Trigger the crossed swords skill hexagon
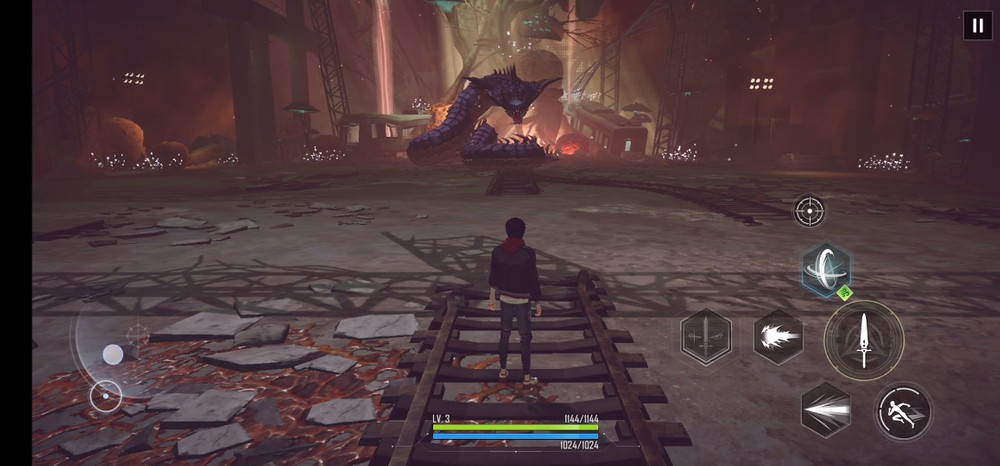1000x466 pixels. click(x=705, y=337)
